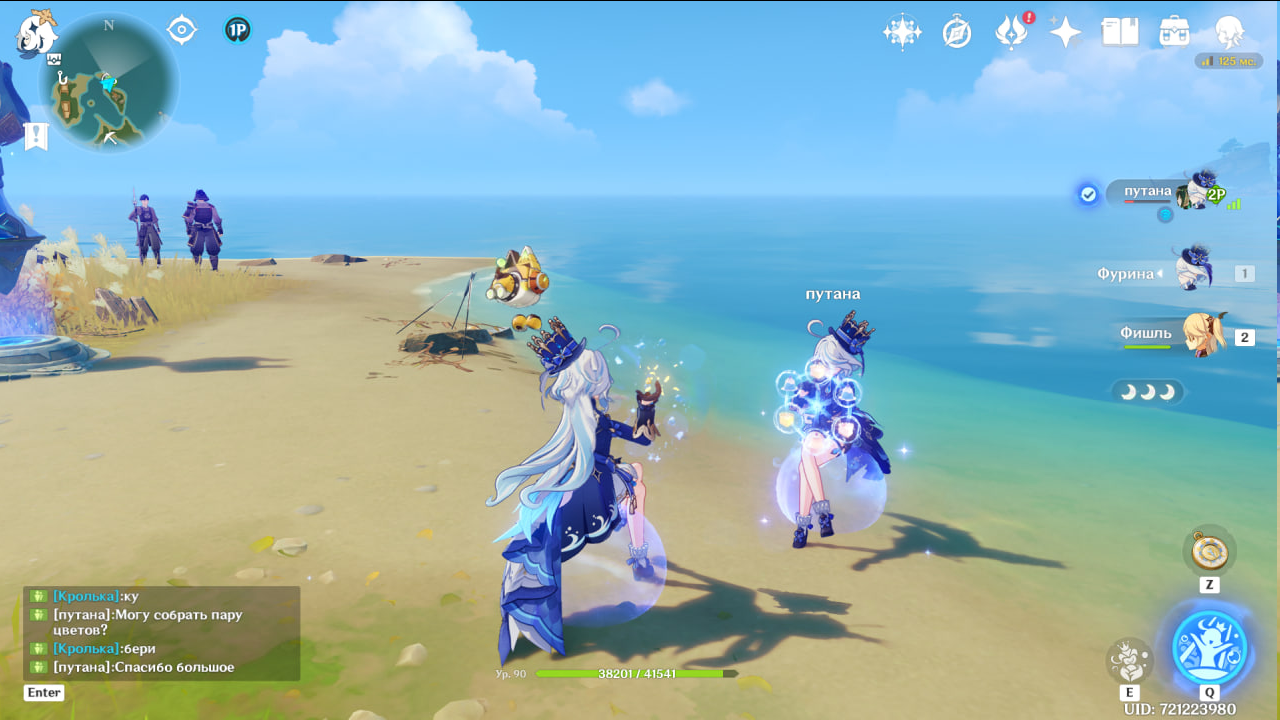Use the pocket watch gadget
This screenshot has width=1280, height=720.
click(x=1209, y=551)
